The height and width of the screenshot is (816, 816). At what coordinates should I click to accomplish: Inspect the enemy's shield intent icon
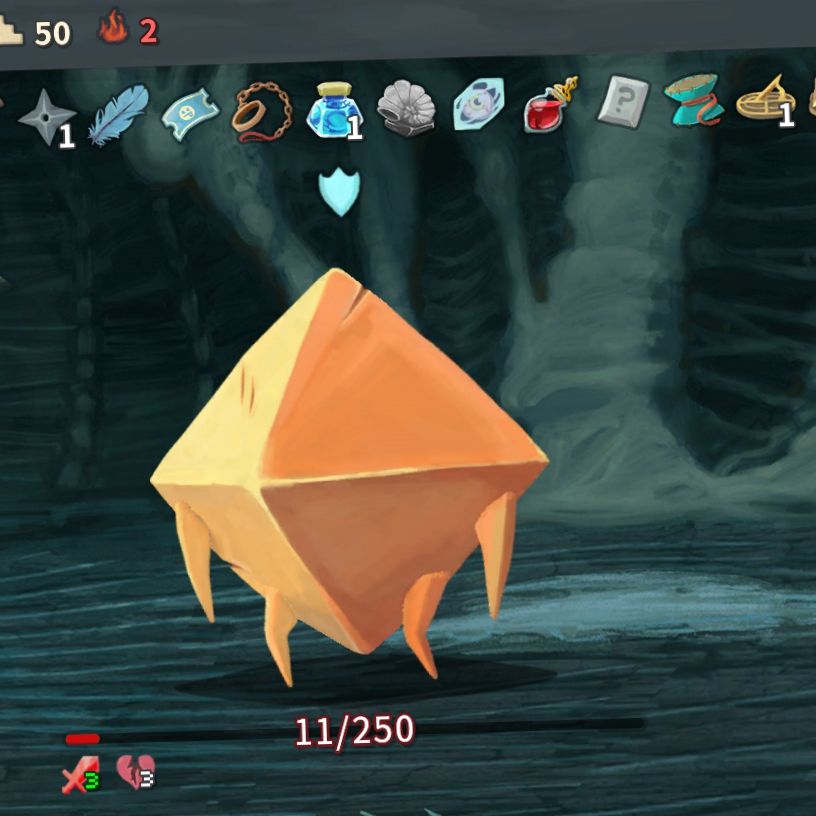338,192
